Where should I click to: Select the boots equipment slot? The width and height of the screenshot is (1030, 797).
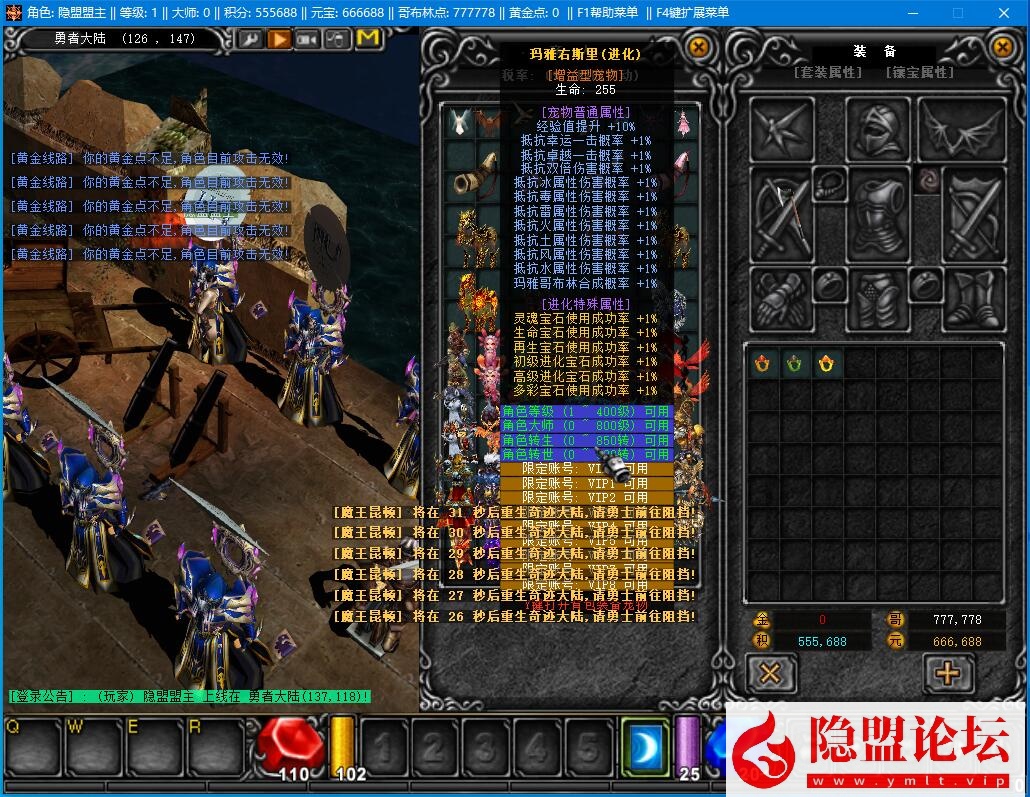tap(974, 296)
